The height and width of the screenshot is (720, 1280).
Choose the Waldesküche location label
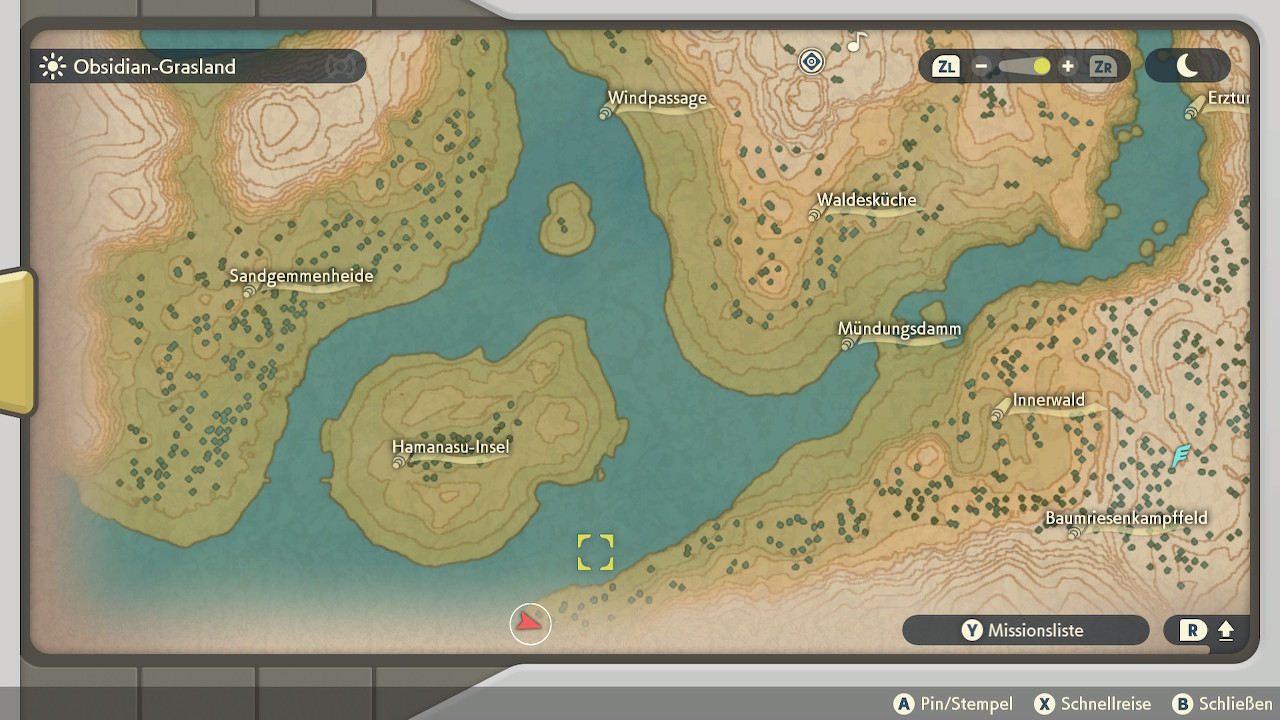[866, 200]
